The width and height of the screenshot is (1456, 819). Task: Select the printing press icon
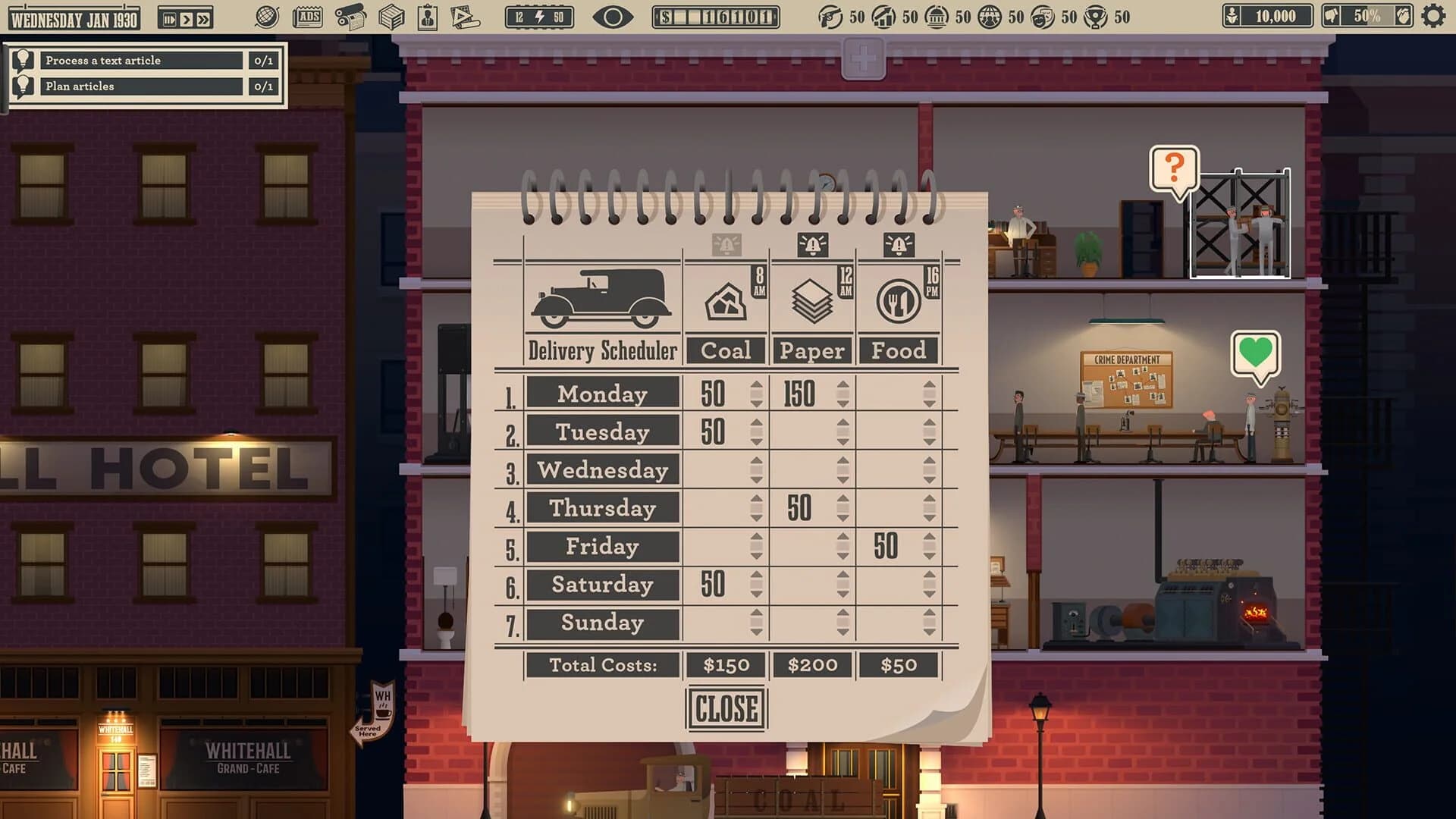[x=351, y=17]
